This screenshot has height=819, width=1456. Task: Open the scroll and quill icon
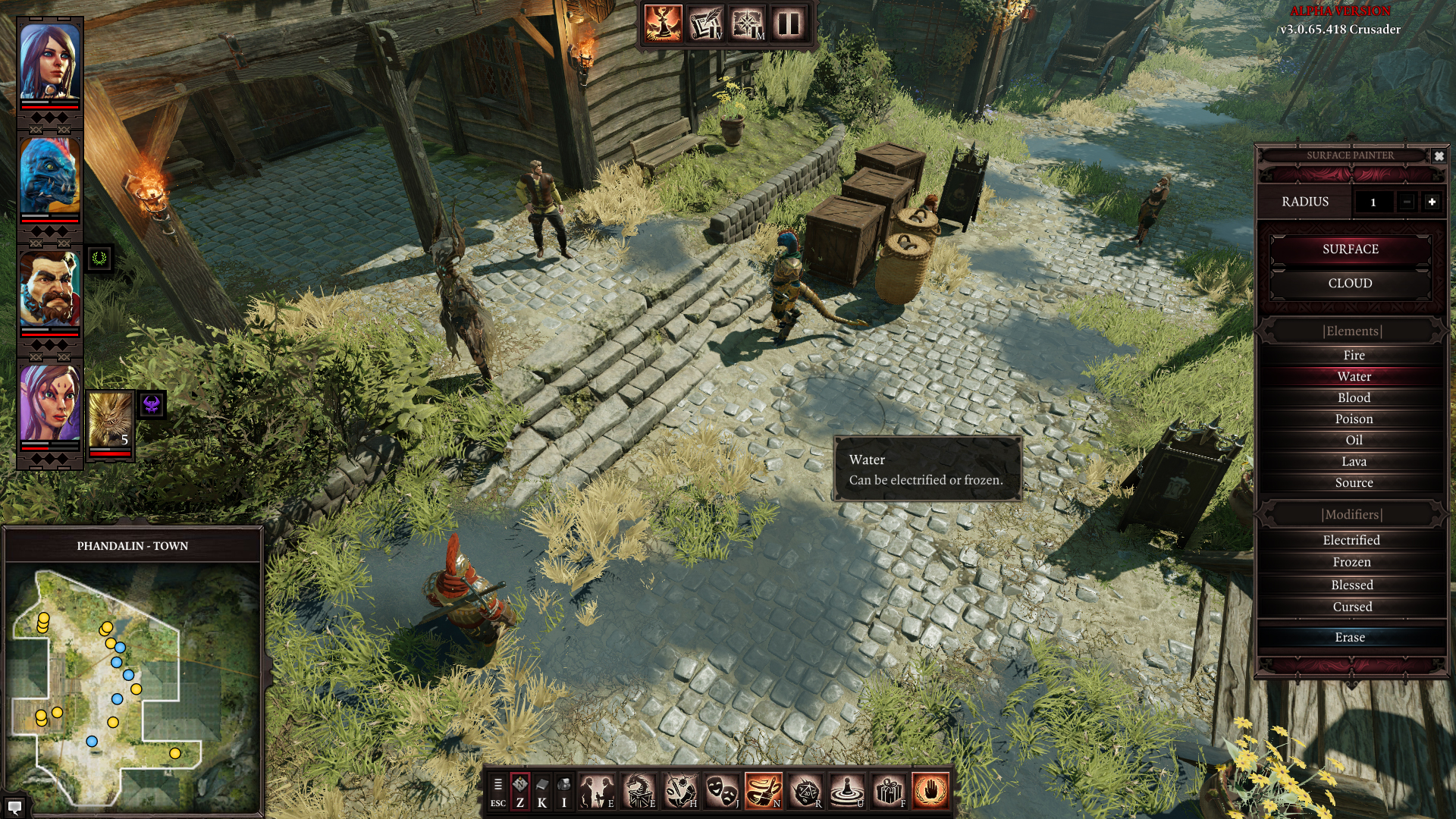pyautogui.click(x=705, y=24)
